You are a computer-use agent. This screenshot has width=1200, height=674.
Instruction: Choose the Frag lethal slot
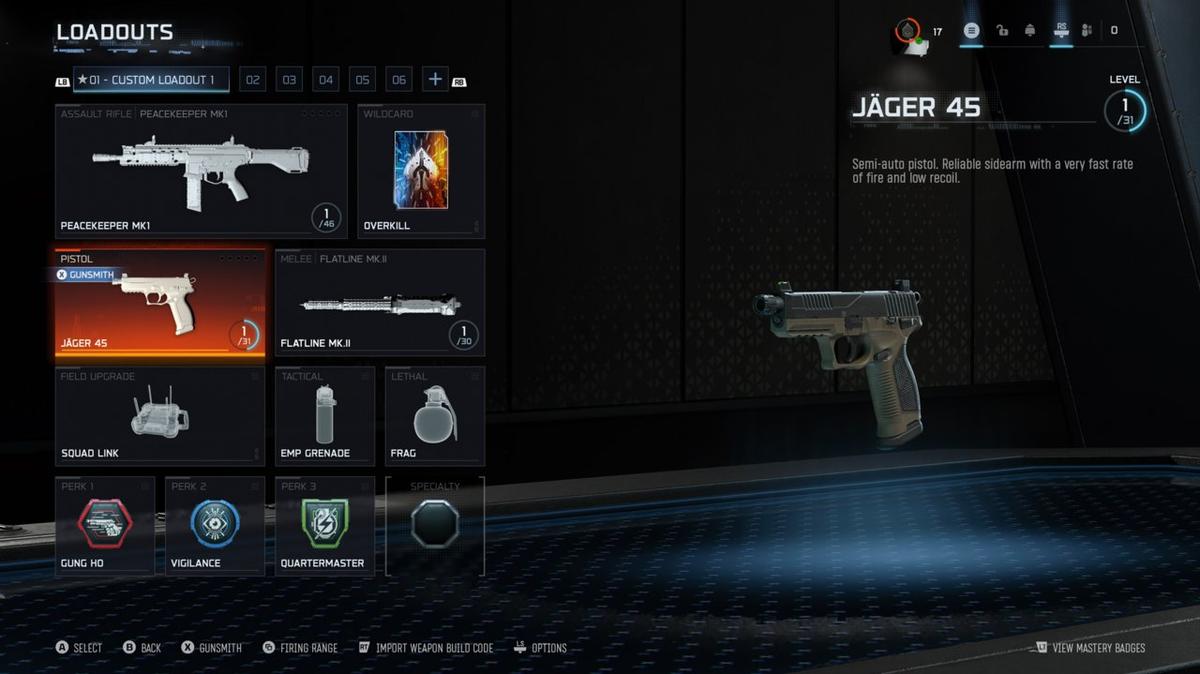point(435,416)
